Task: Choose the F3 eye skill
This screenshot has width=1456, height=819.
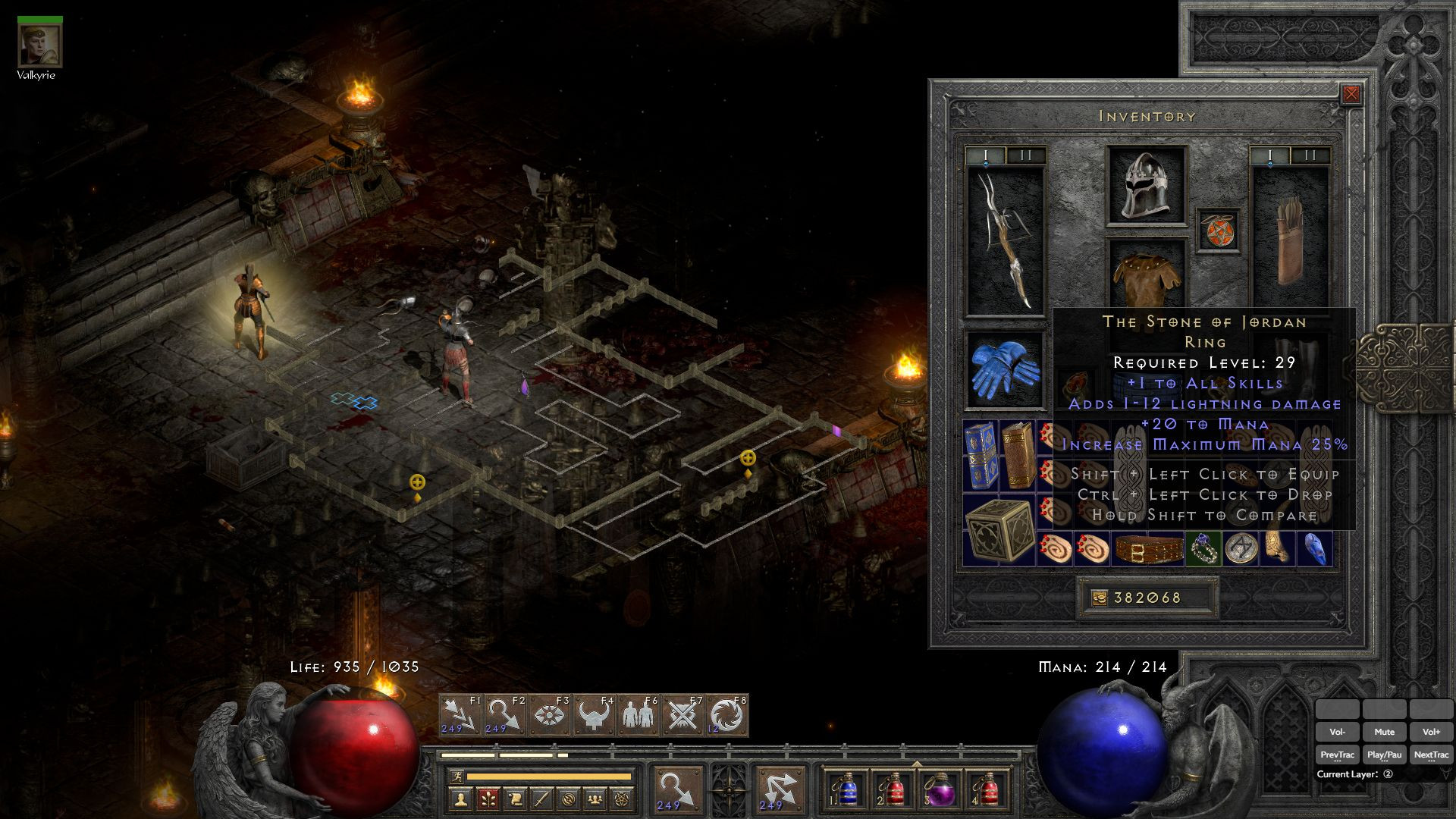Action: pyautogui.click(x=549, y=716)
